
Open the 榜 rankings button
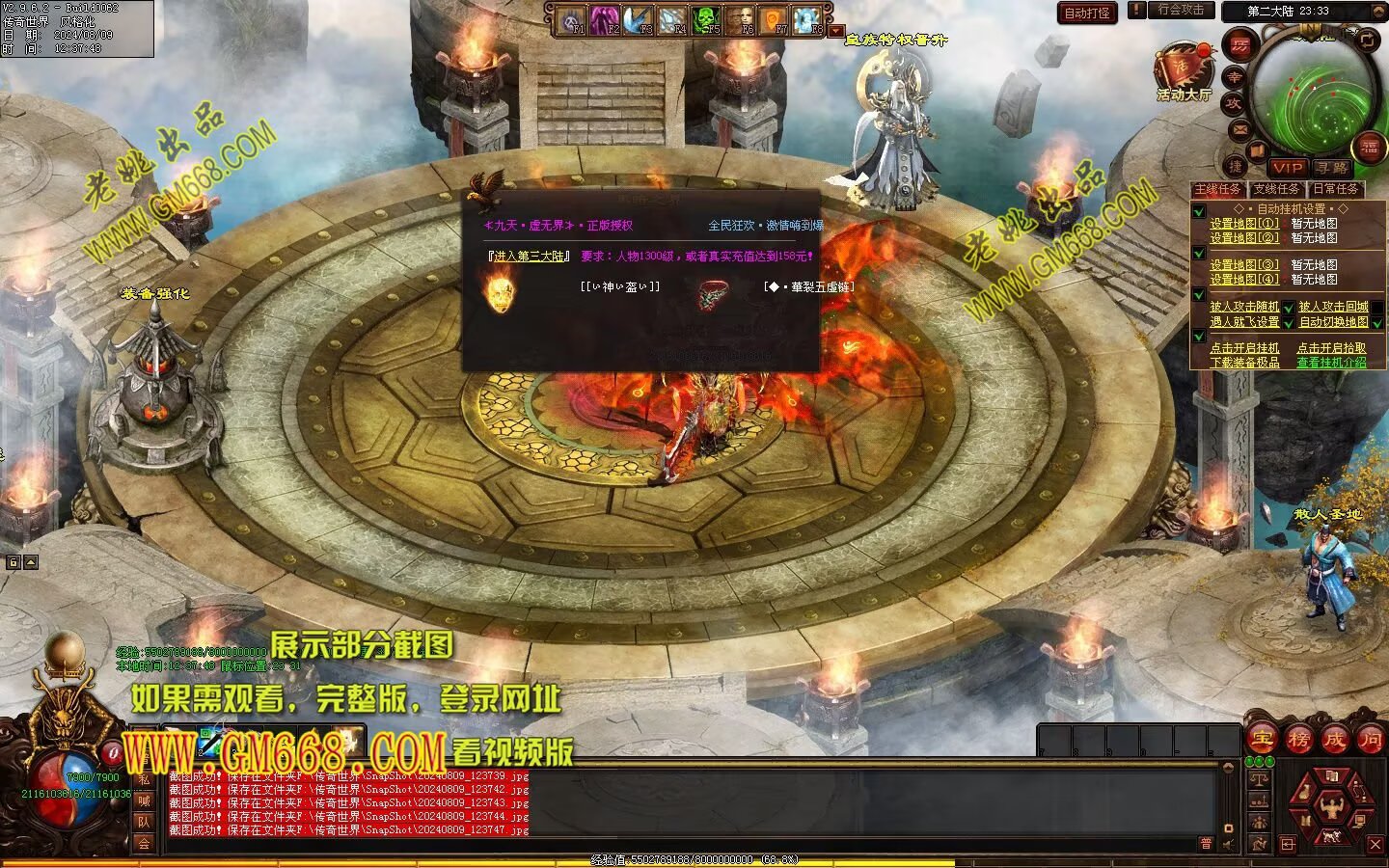[1298, 740]
